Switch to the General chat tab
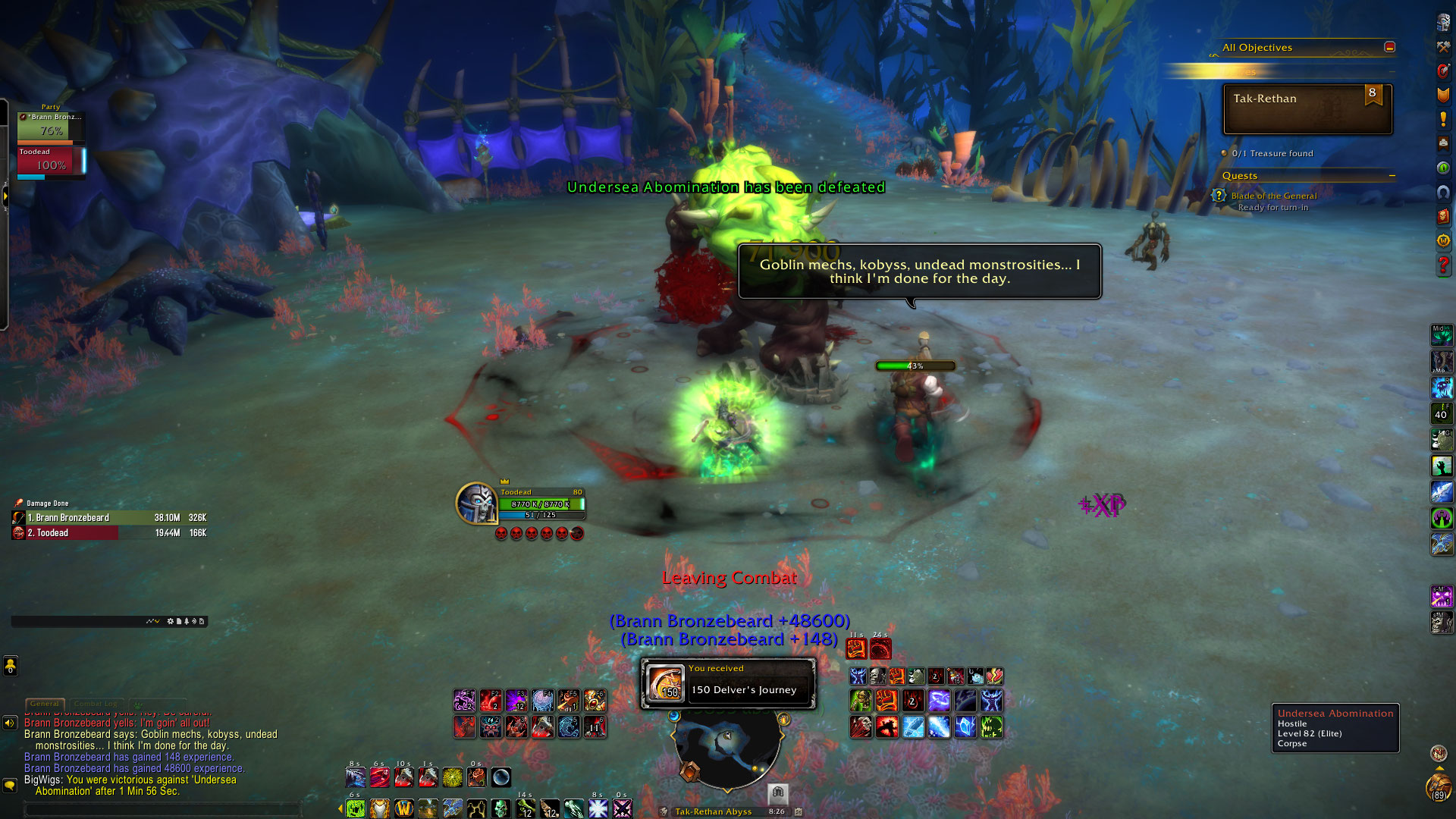This screenshot has height=819, width=1456. [45, 704]
